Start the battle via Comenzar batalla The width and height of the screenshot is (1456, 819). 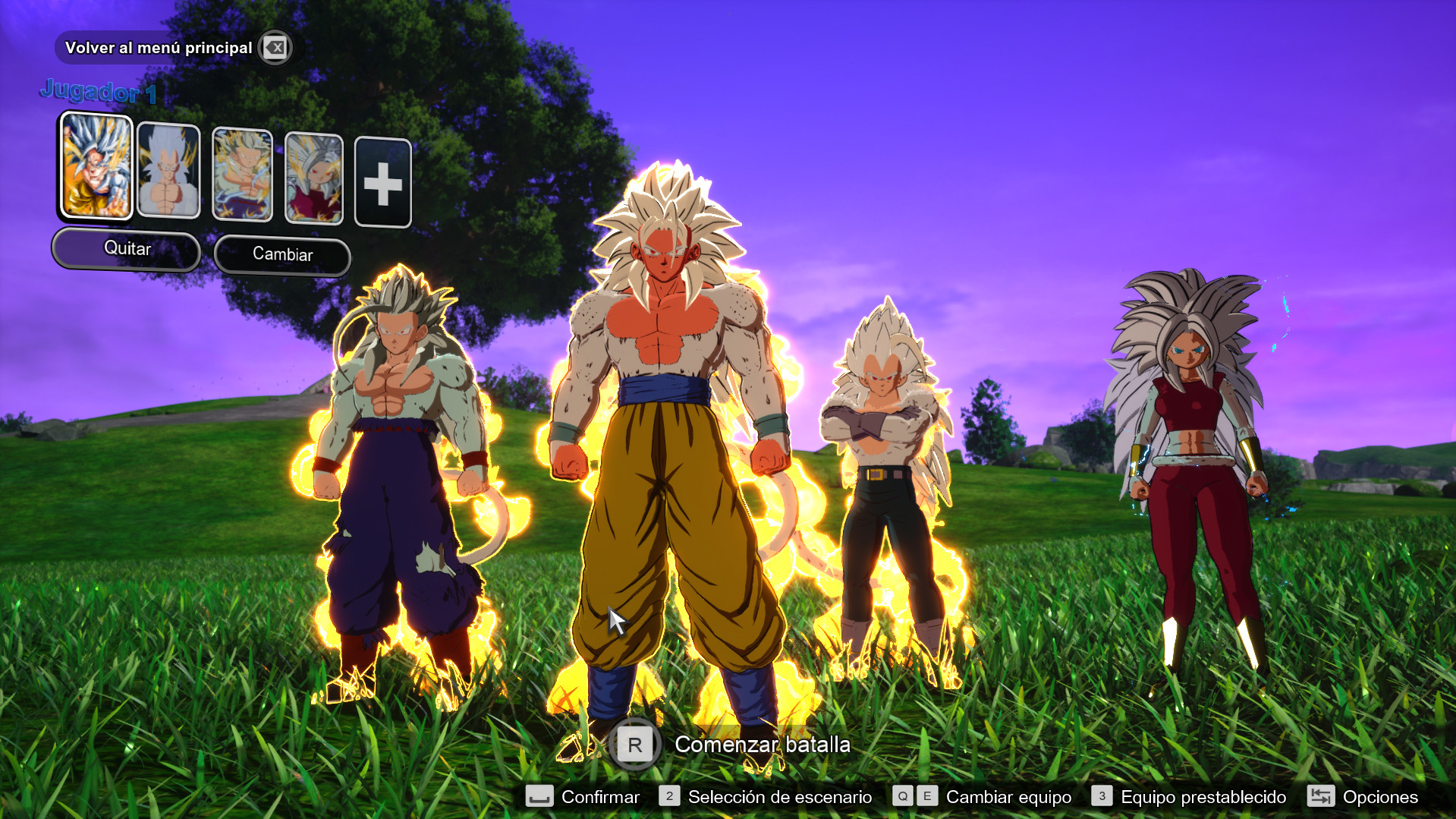coord(761,745)
